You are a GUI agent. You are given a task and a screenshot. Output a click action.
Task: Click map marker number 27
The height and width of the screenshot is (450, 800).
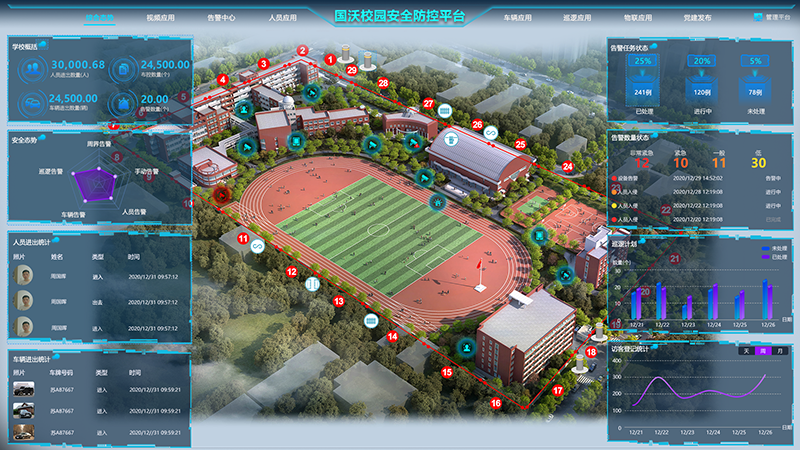tap(428, 103)
